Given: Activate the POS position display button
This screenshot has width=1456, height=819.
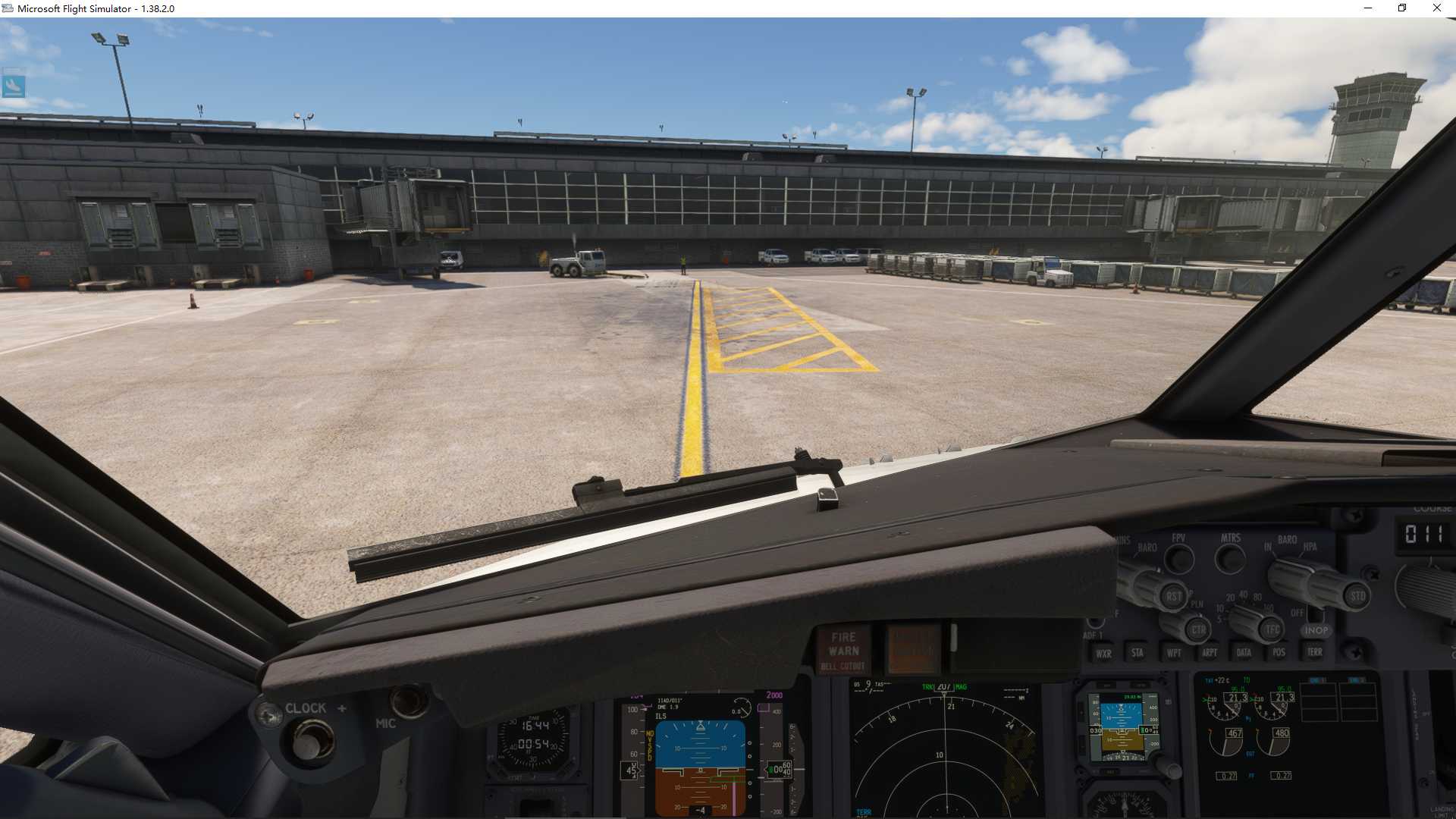Looking at the screenshot, I should point(1279,654).
